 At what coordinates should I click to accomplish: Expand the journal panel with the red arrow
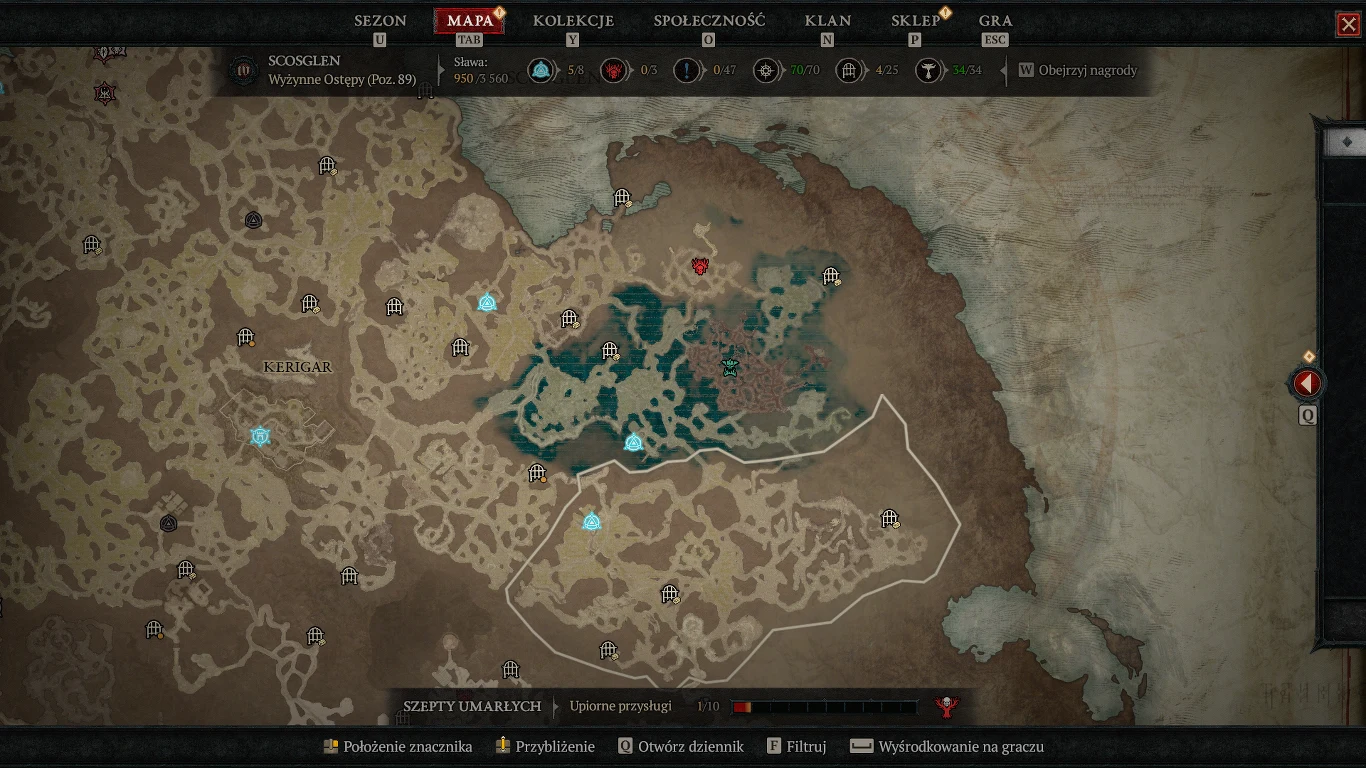[x=1307, y=383]
